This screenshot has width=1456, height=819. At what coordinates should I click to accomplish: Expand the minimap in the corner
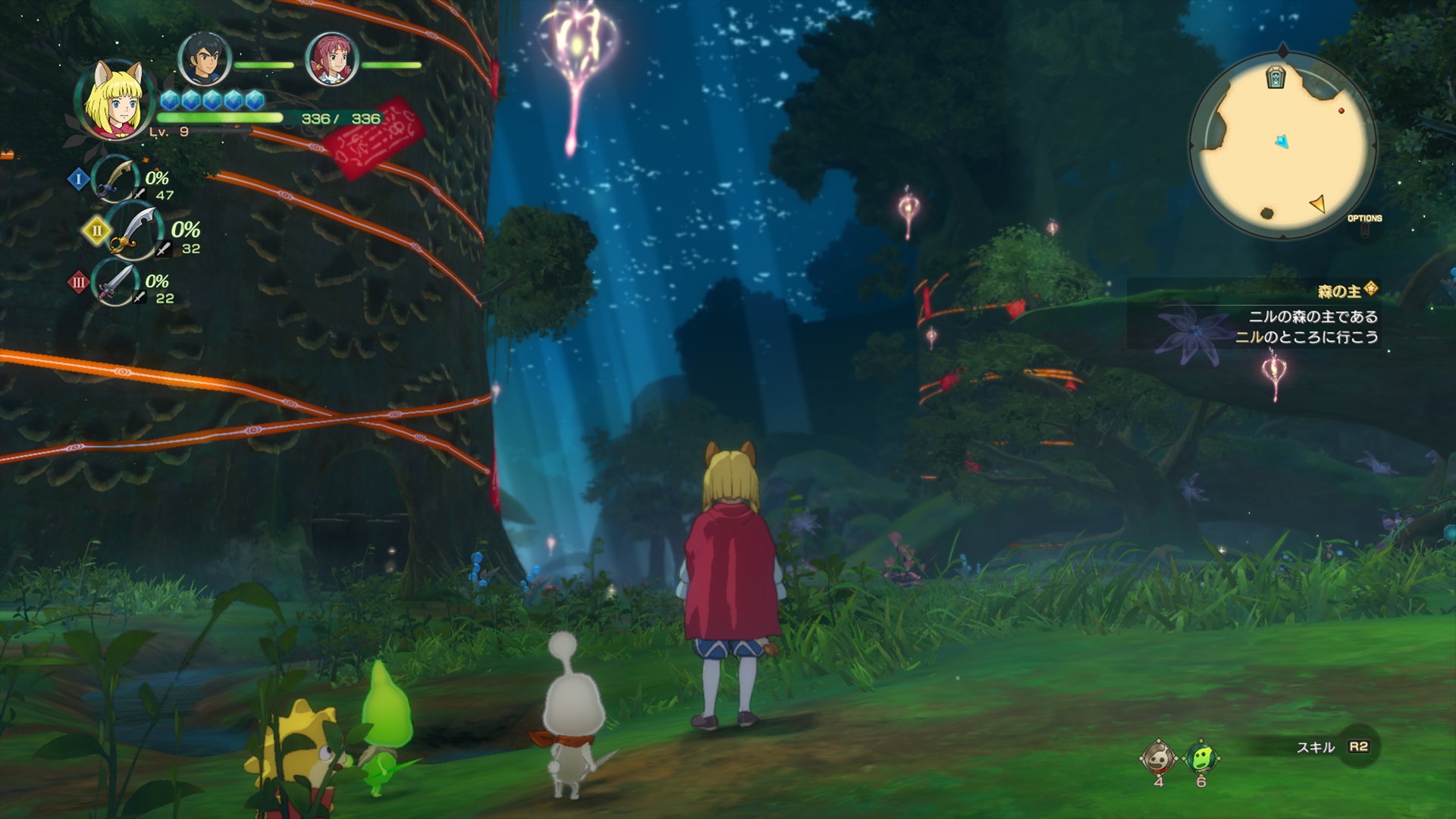tap(1284, 140)
